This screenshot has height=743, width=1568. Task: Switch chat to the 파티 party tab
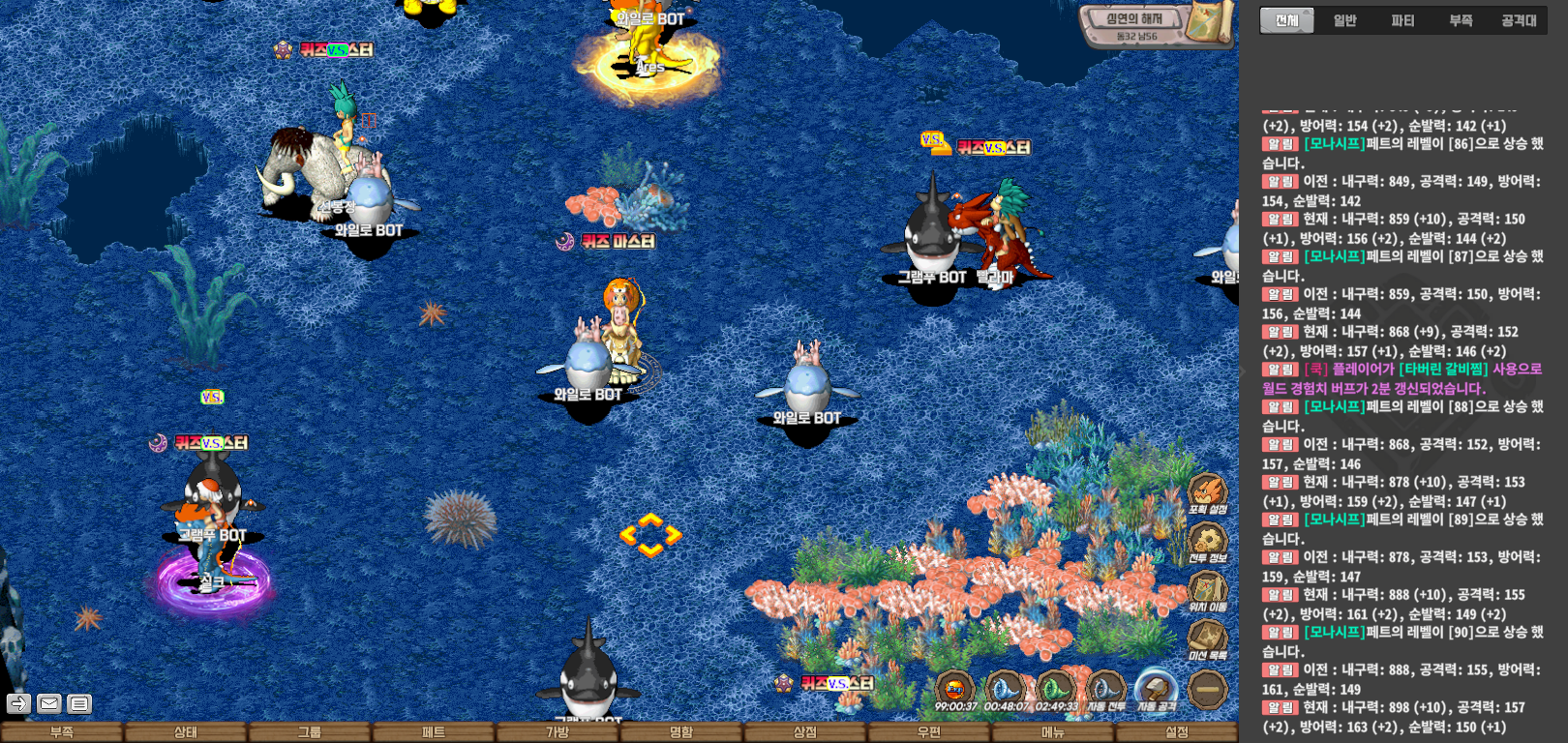[x=1402, y=20]
